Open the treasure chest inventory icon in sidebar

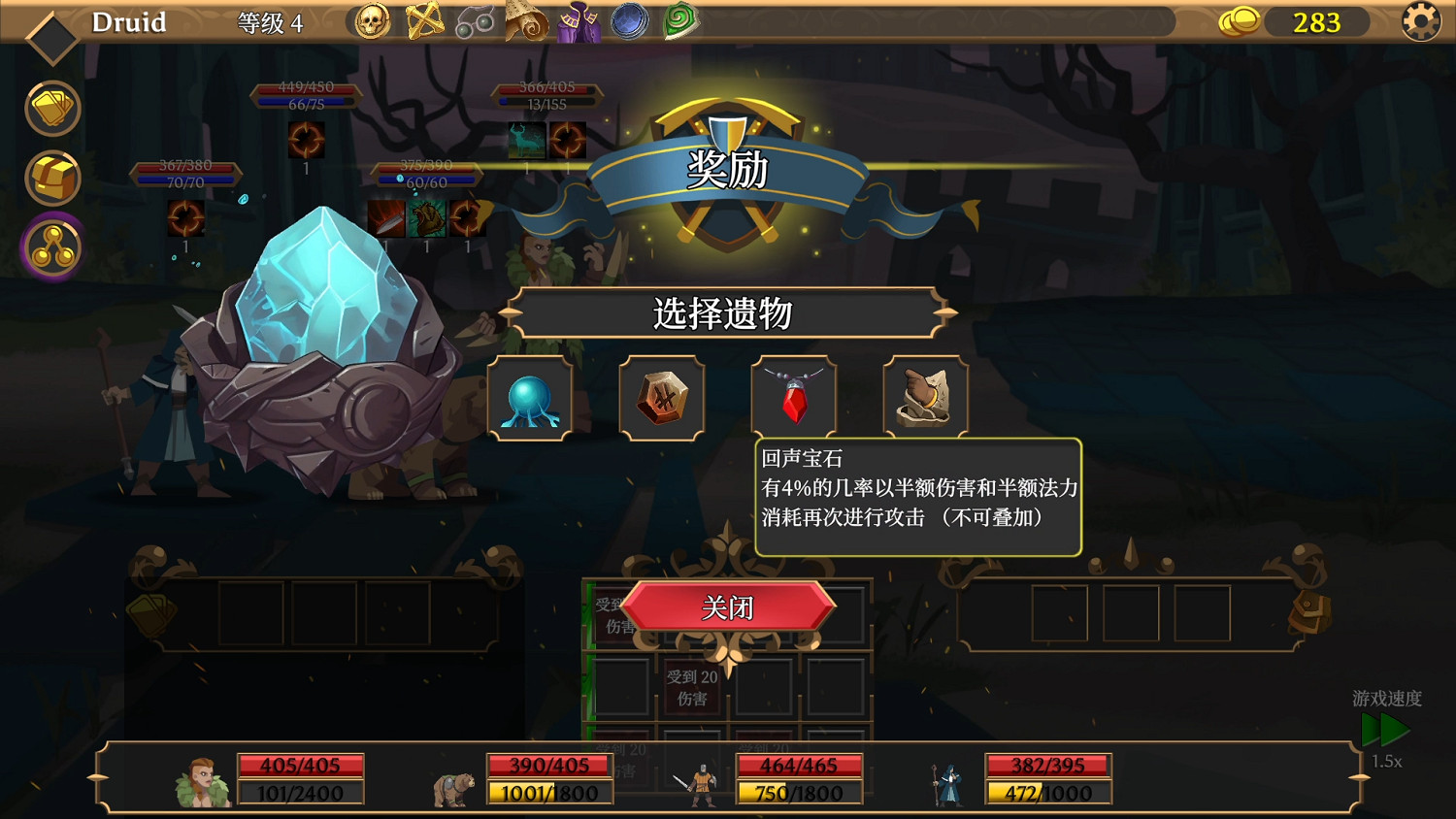click(52, 178)
